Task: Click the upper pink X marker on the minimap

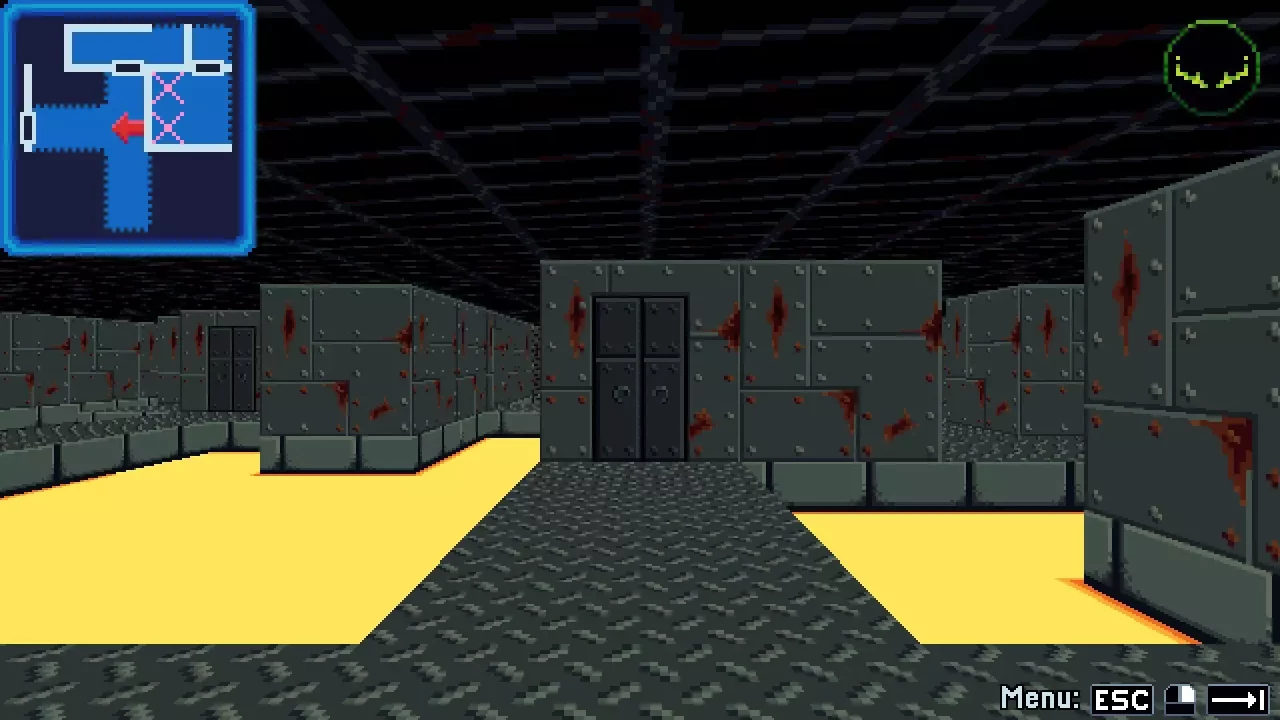Action: 168,87
